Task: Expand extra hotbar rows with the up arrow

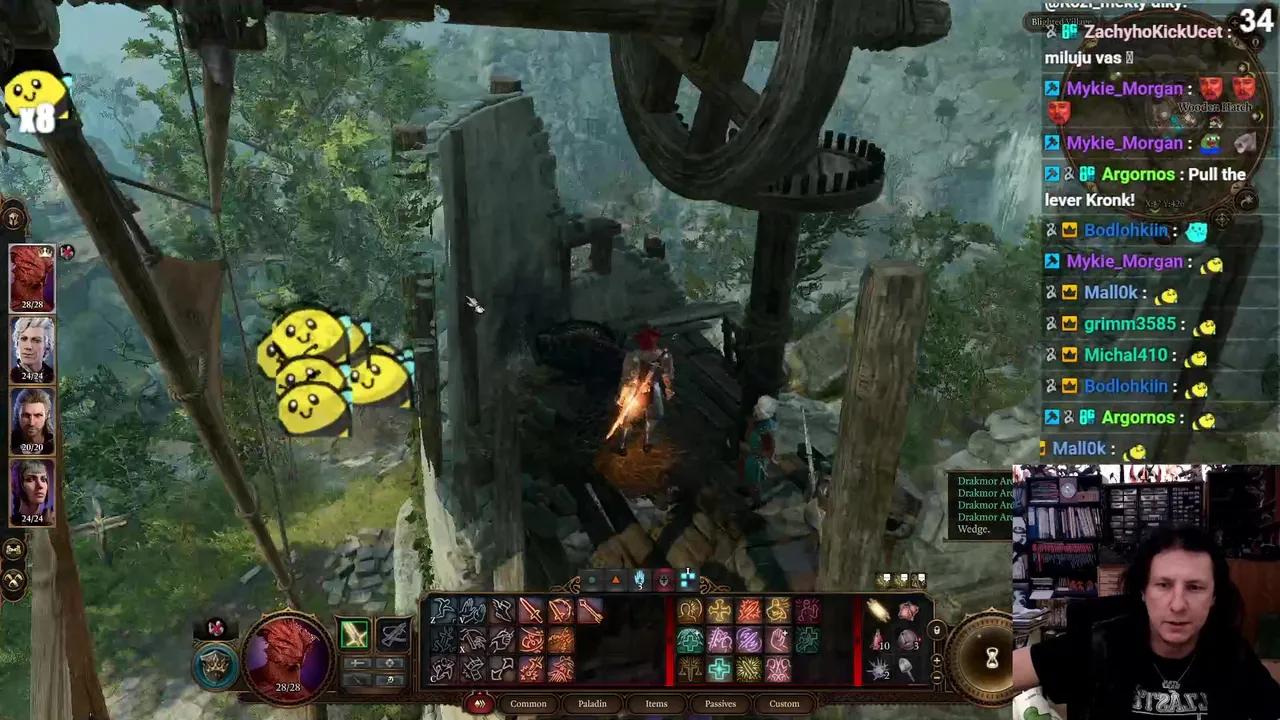Action: coord(937,662)
